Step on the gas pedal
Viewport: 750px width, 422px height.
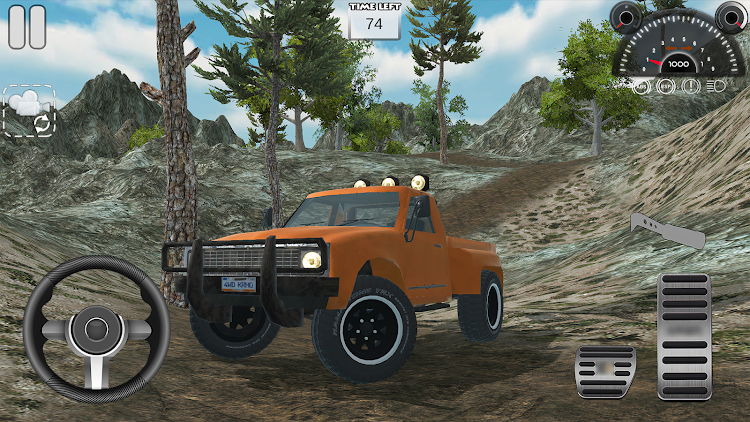point(684,336)
